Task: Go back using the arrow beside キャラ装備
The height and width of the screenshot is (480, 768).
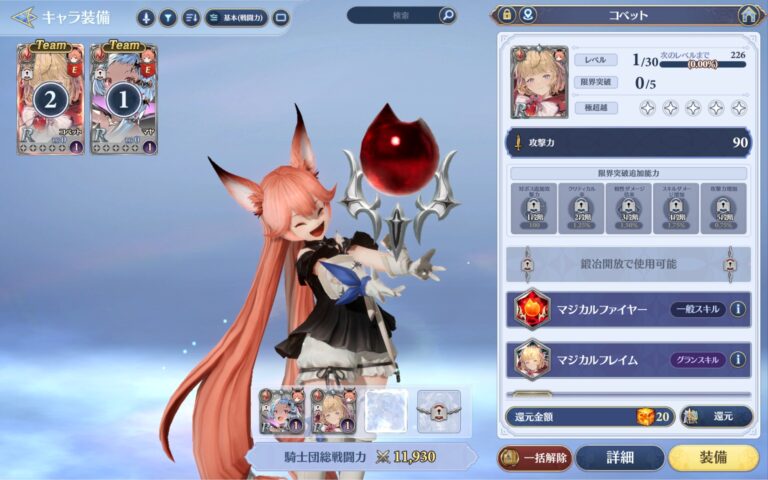Action: (22, 17)
